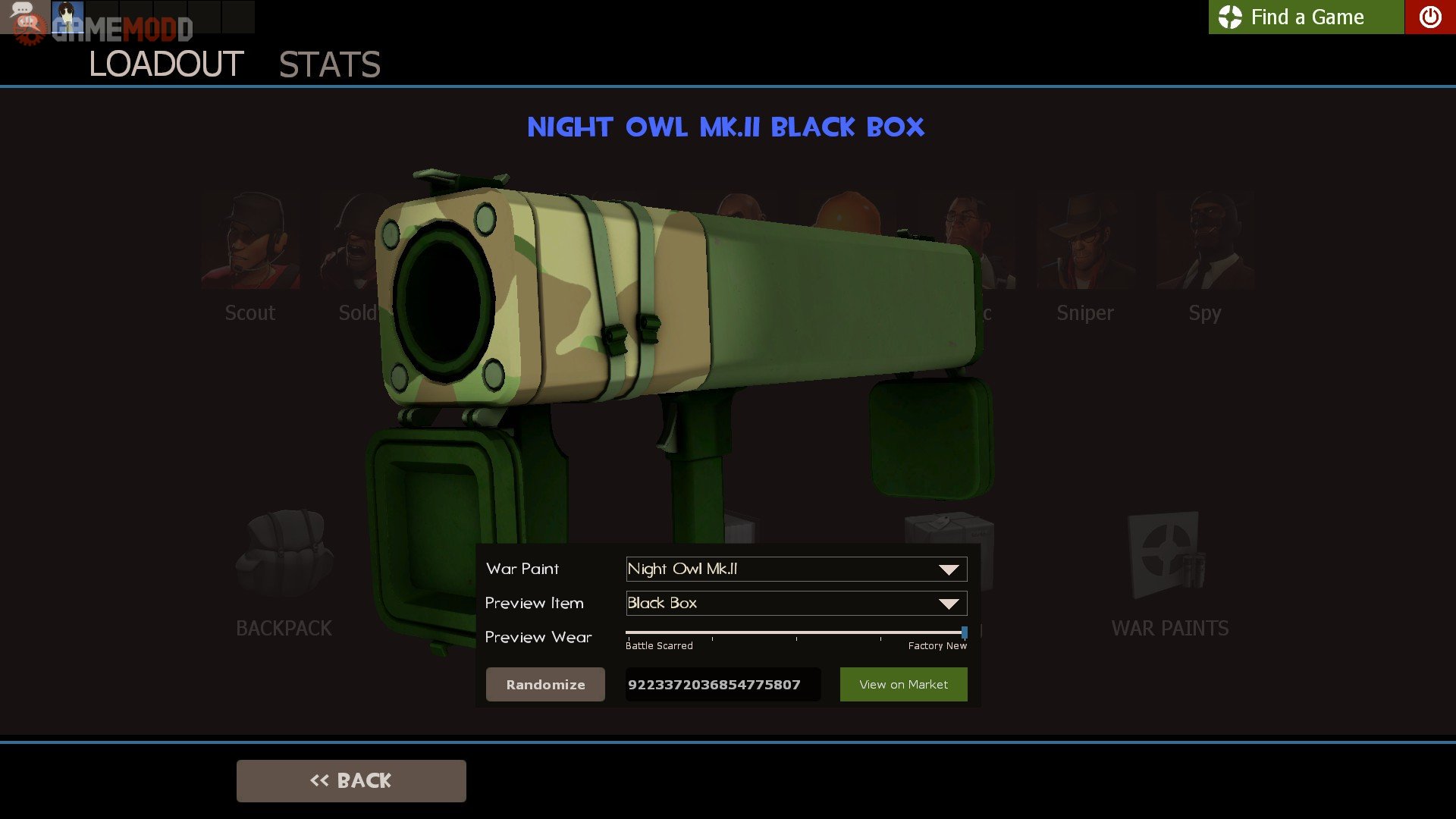This screenshot has height=819, width=1456.
Task: Switch to the STATS tab
Action: [329, 64]
